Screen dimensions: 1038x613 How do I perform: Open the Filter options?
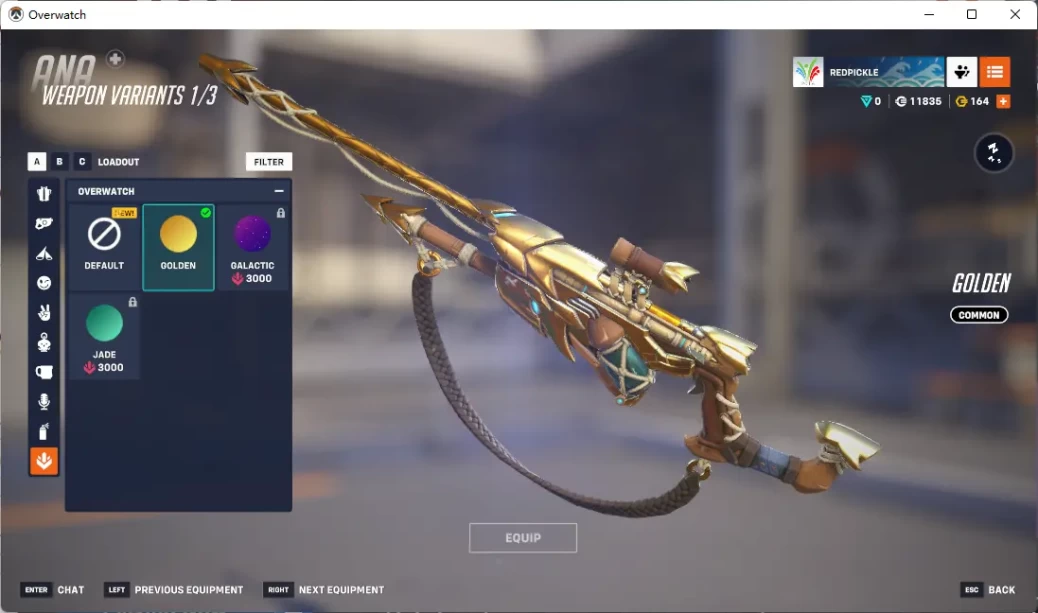pyautogui.click(x=269, y=161)
